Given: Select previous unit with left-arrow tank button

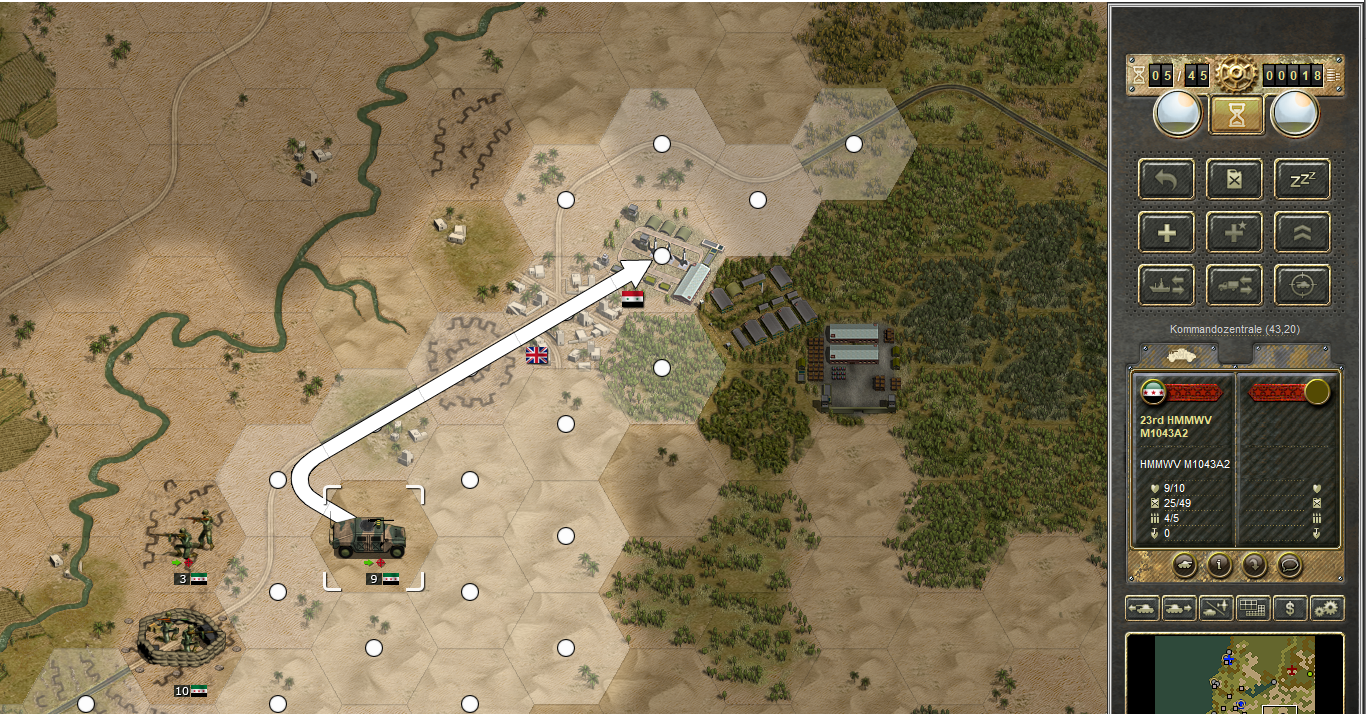Looking at the screenshot, I should (x=1142, y=607).
